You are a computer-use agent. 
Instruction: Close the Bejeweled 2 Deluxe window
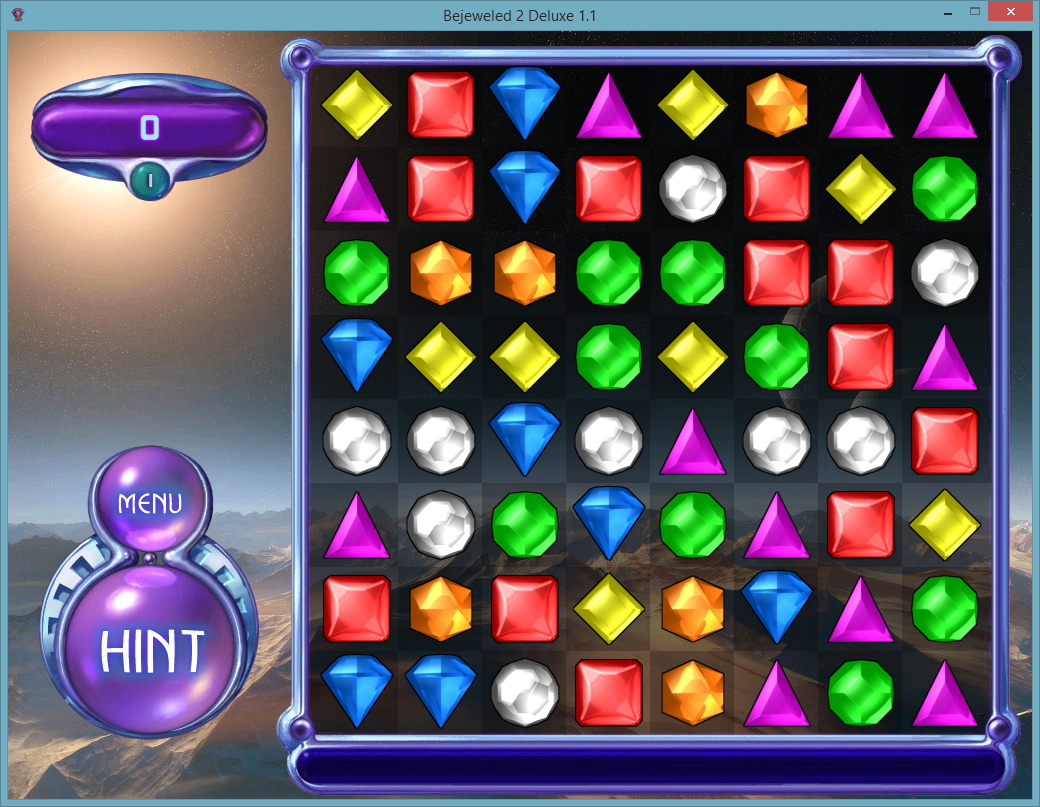coord(1011,12)
